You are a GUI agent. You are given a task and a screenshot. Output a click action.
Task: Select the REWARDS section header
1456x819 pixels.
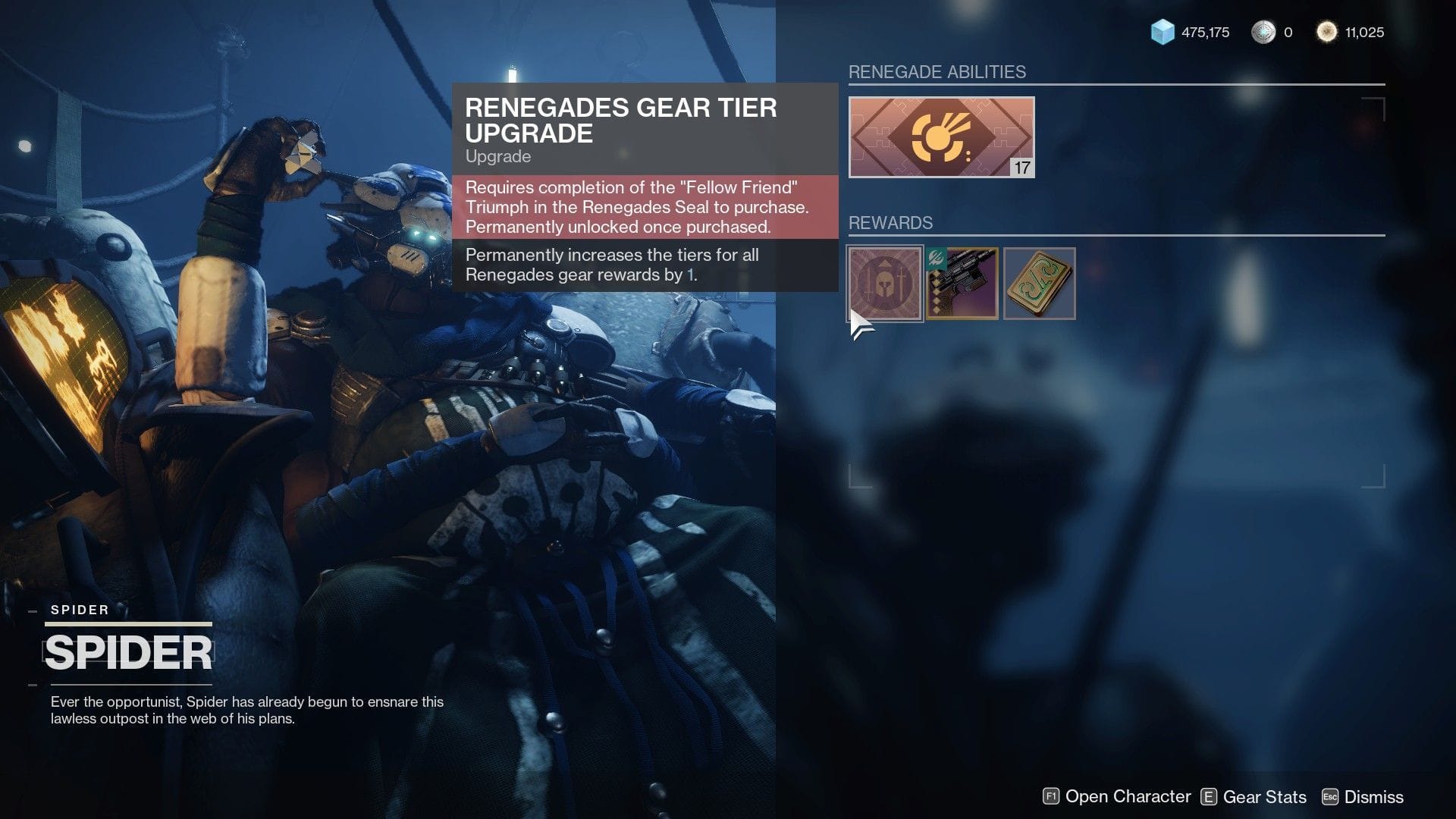pos(891,223)
